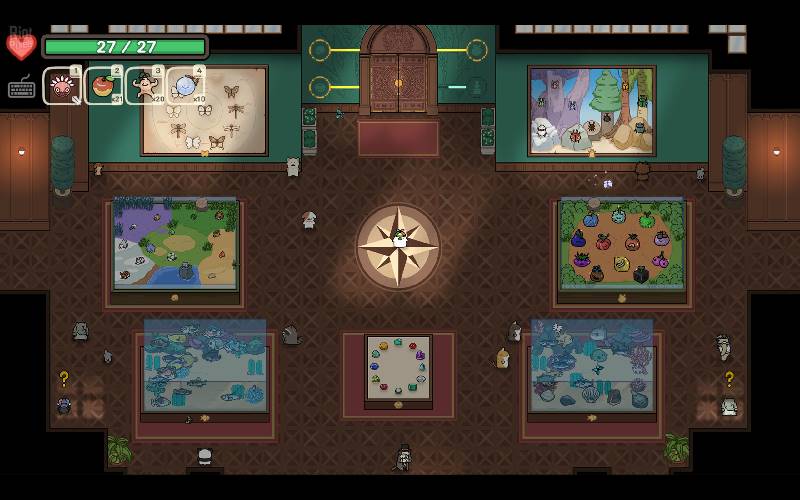Select the dancing root figure slot
This screenshot has width=800, height=500.
tap(144, 86)
